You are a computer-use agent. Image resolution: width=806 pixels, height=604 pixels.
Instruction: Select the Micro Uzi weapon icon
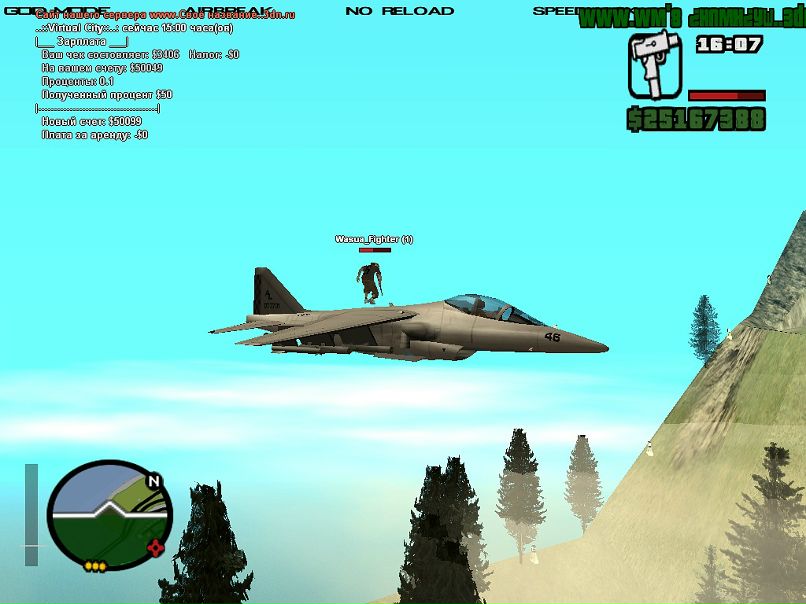tap(654, 66)
